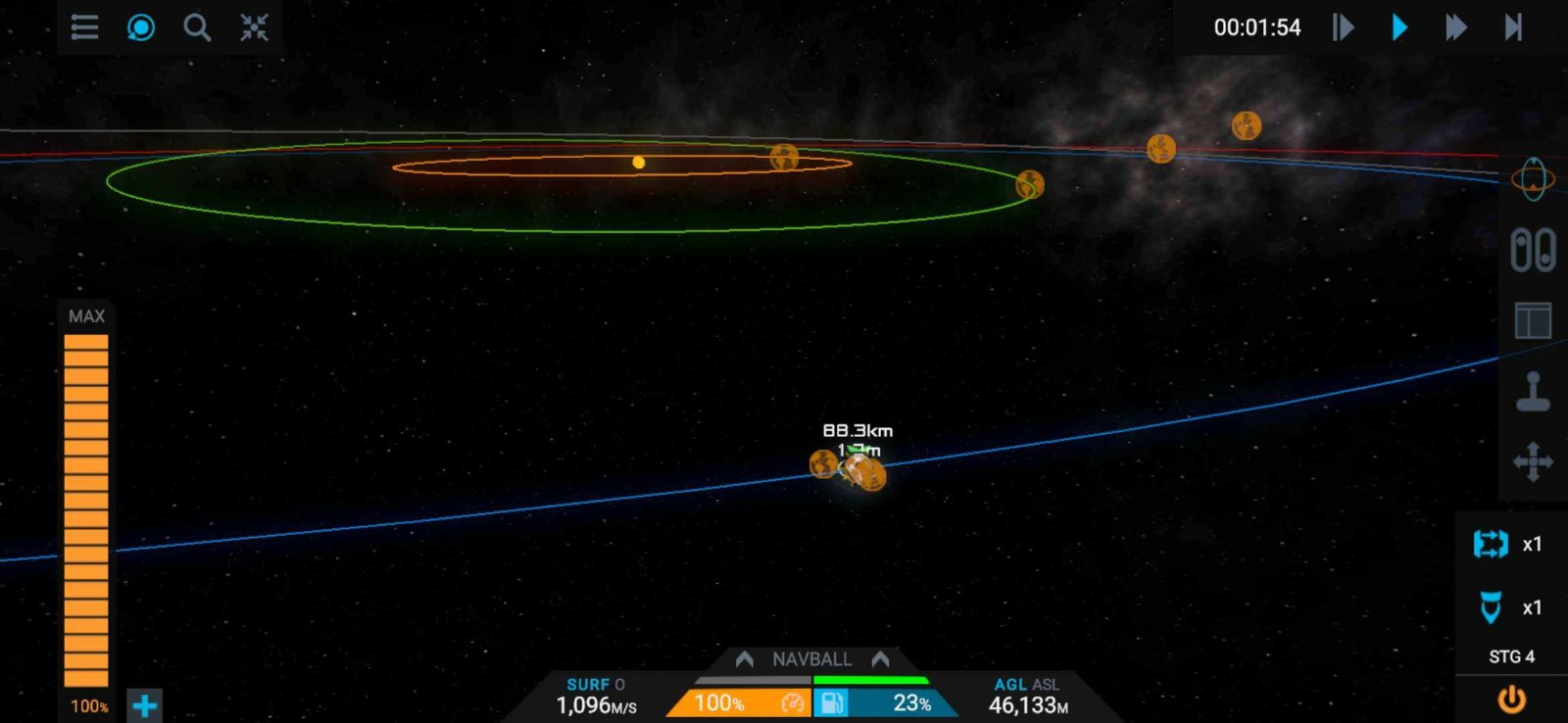Image resolution: width=1568 pixels, height=723 pixels.
Task: Click the blue plus button below the throttle
Action: pyautogui.click(x=144, y=705)
